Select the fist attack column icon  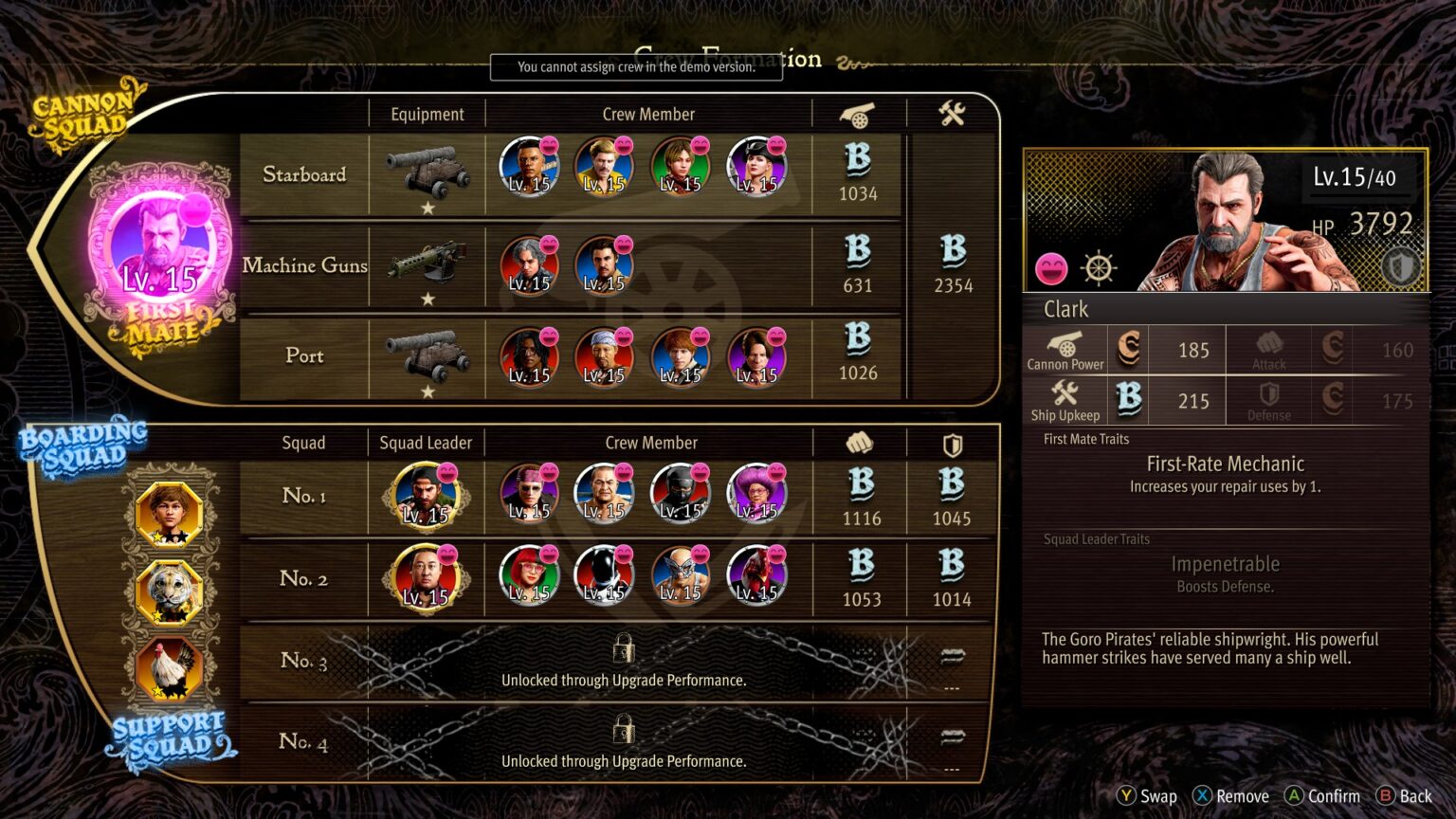click(x=858, y=441)
